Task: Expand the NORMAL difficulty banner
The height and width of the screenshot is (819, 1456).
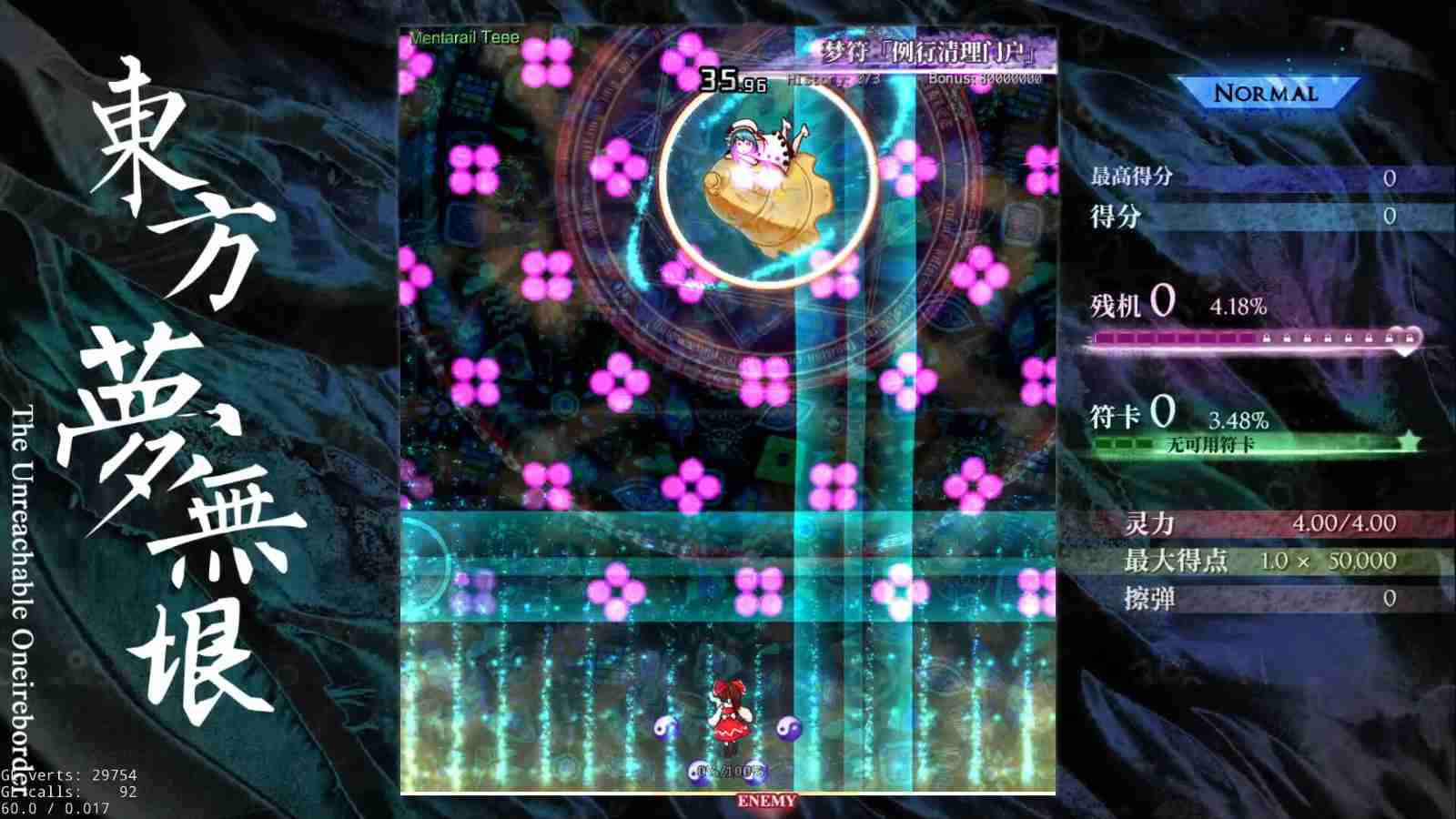Action: (1265, 92)
